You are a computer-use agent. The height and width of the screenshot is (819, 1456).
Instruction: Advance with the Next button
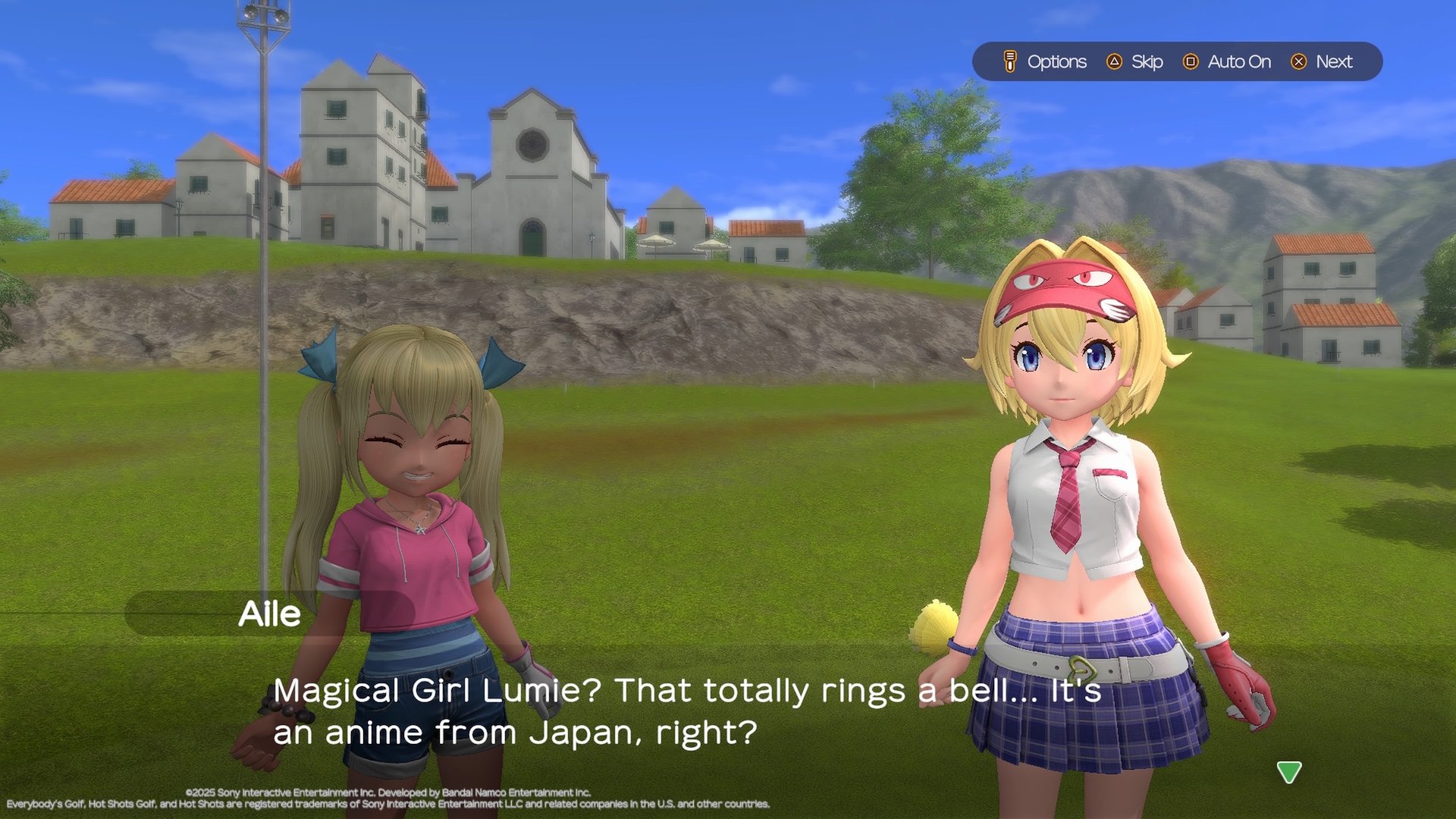click(x=1322, y=61)
